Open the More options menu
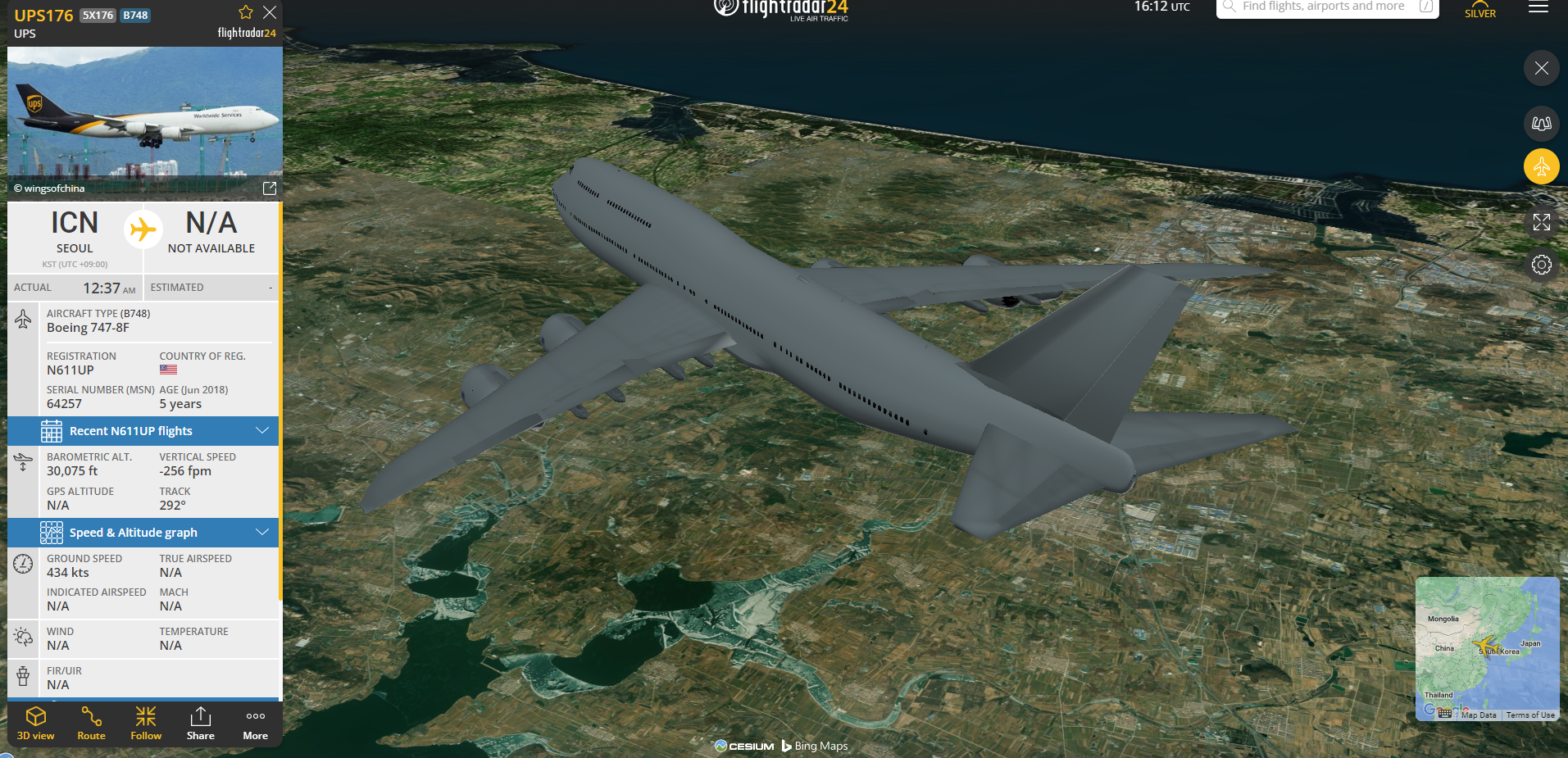Image resolution: width=1568 pixels, height=758 pixels. click(x=255, y=723)
